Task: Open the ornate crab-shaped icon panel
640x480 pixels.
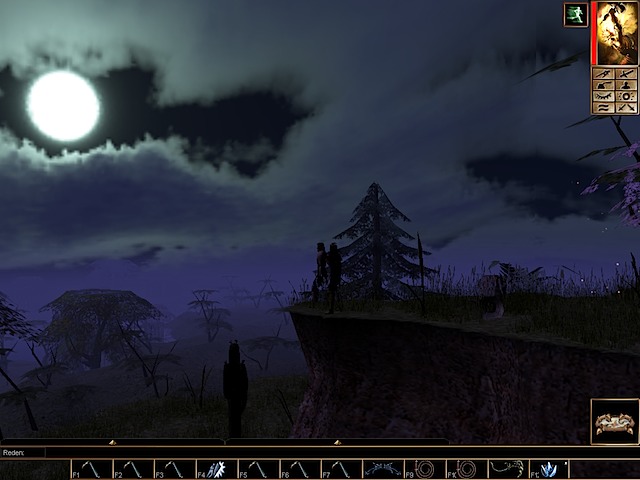Action: tap(614, 422)
